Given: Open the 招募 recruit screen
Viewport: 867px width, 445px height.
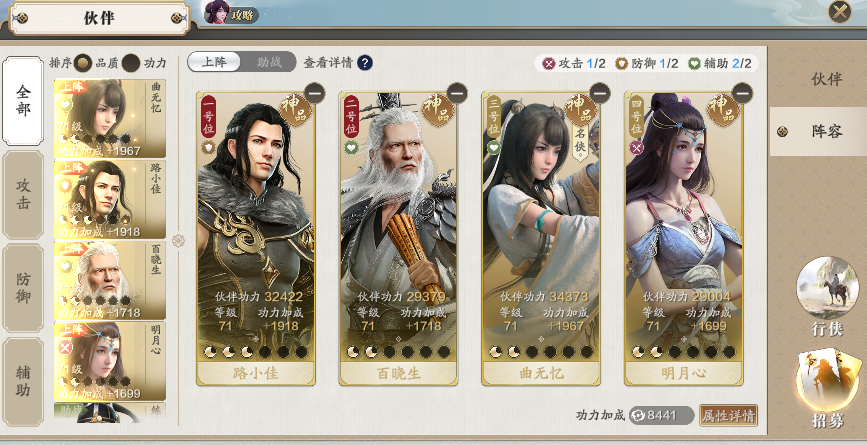Looking at the screenshot, I should pyautogui.click(x=826, y=390).
